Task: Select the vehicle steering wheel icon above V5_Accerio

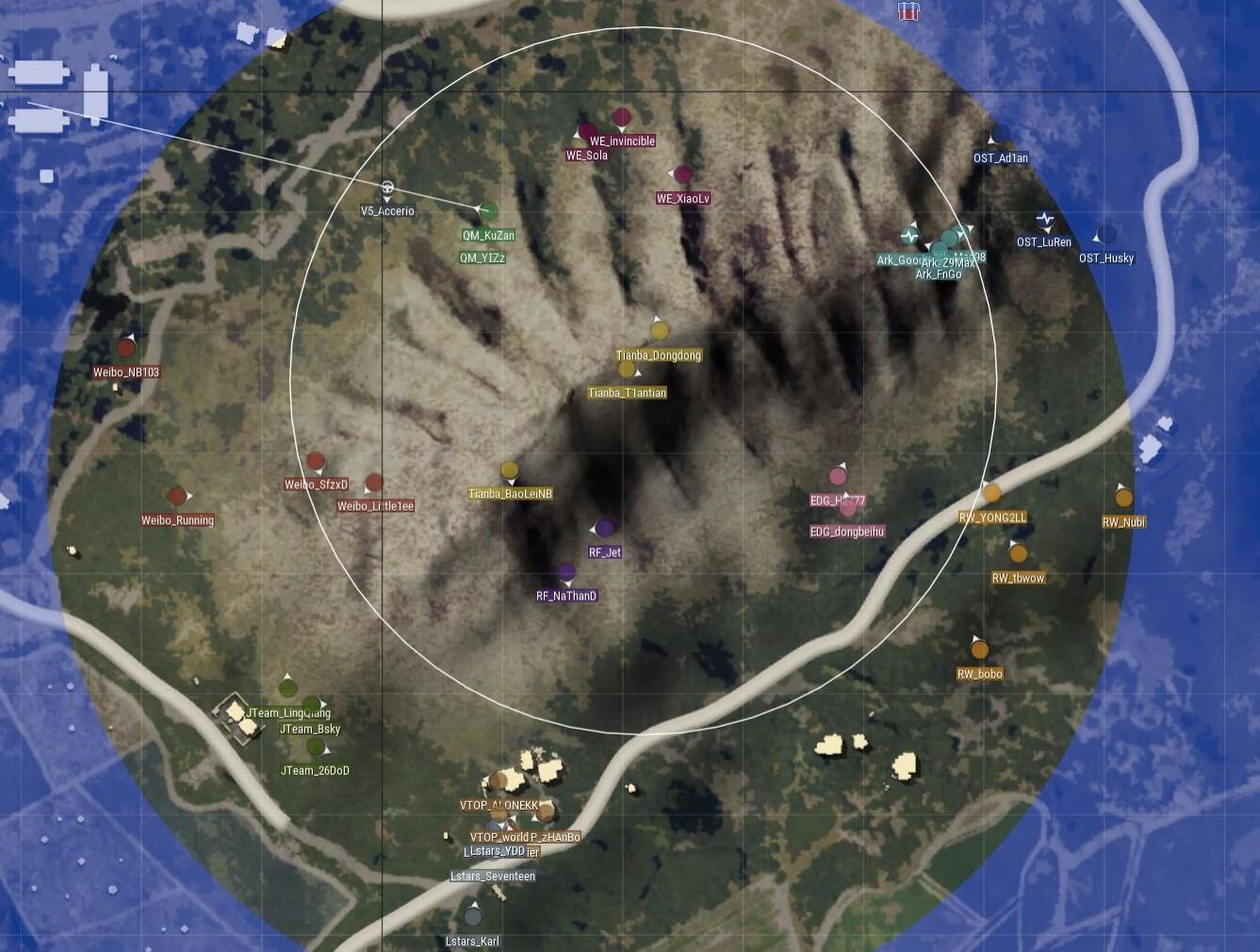Action: 386,189
